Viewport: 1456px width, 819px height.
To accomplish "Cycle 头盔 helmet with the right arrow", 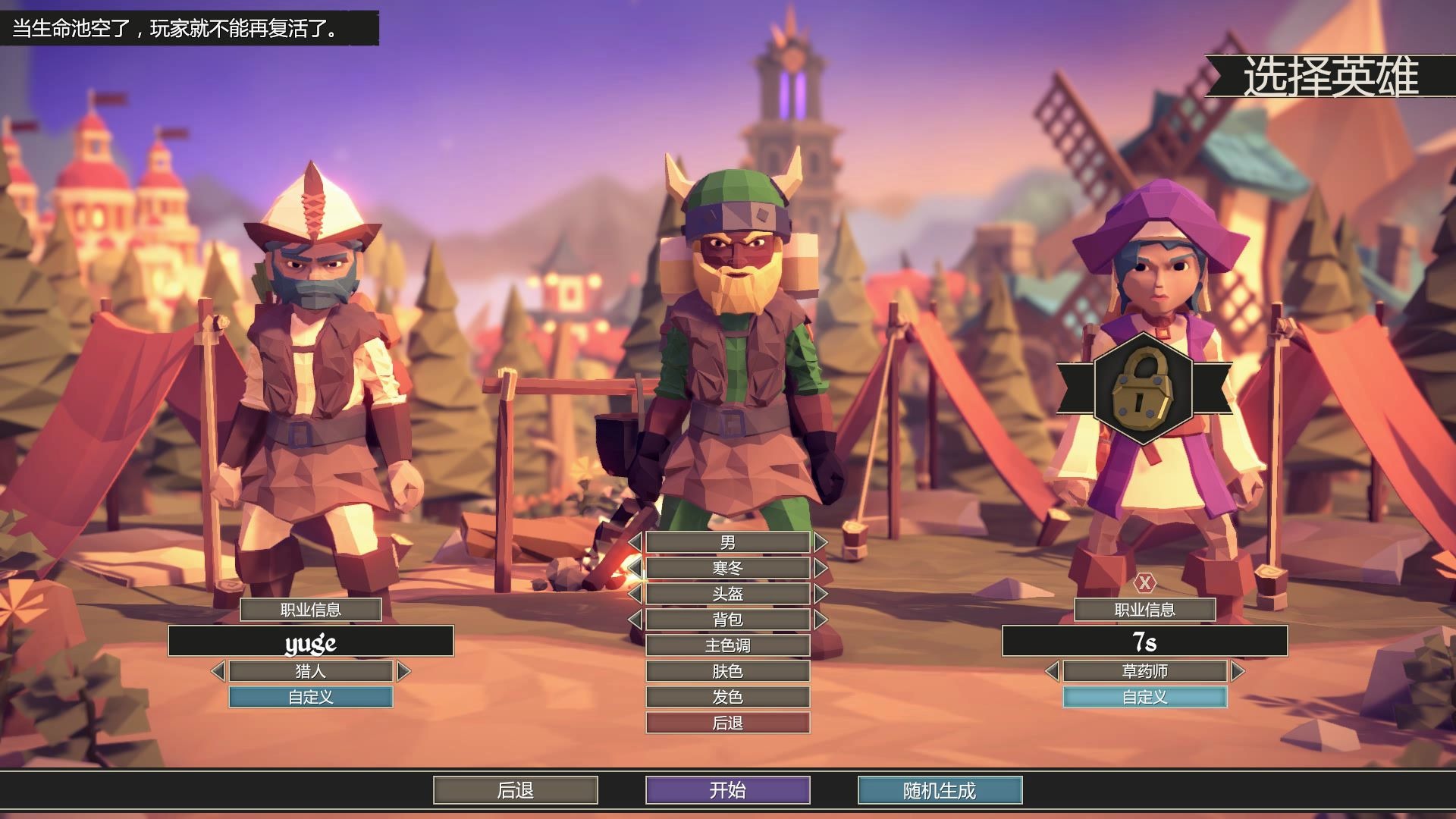I will 821,594.
